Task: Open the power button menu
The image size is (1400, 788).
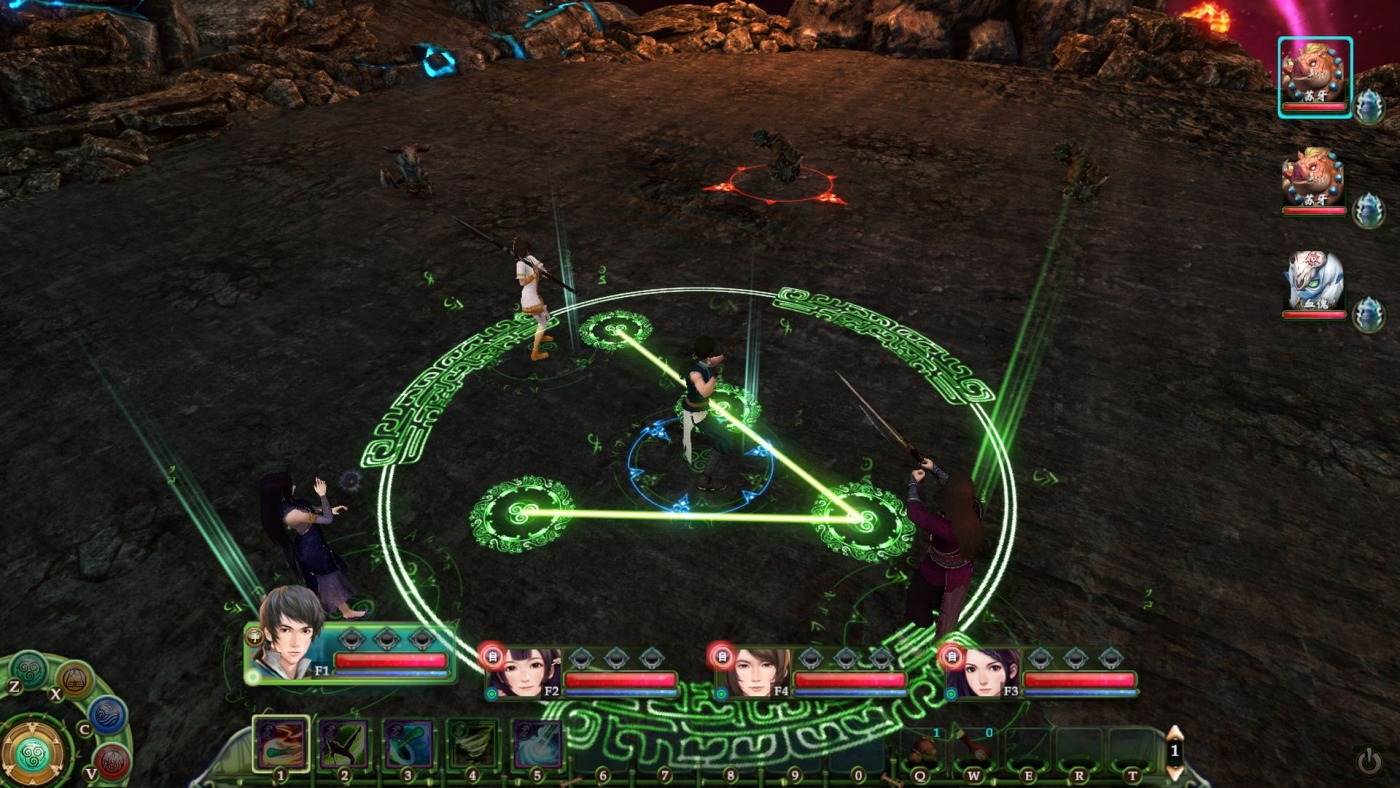Action: pyautogui.click(x=1369, y=762)
